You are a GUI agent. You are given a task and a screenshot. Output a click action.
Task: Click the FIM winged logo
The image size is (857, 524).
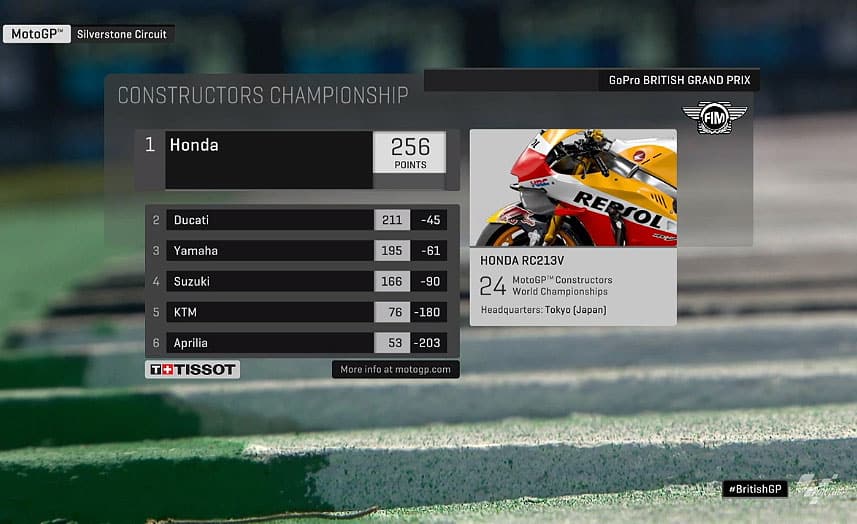point(714,116)
